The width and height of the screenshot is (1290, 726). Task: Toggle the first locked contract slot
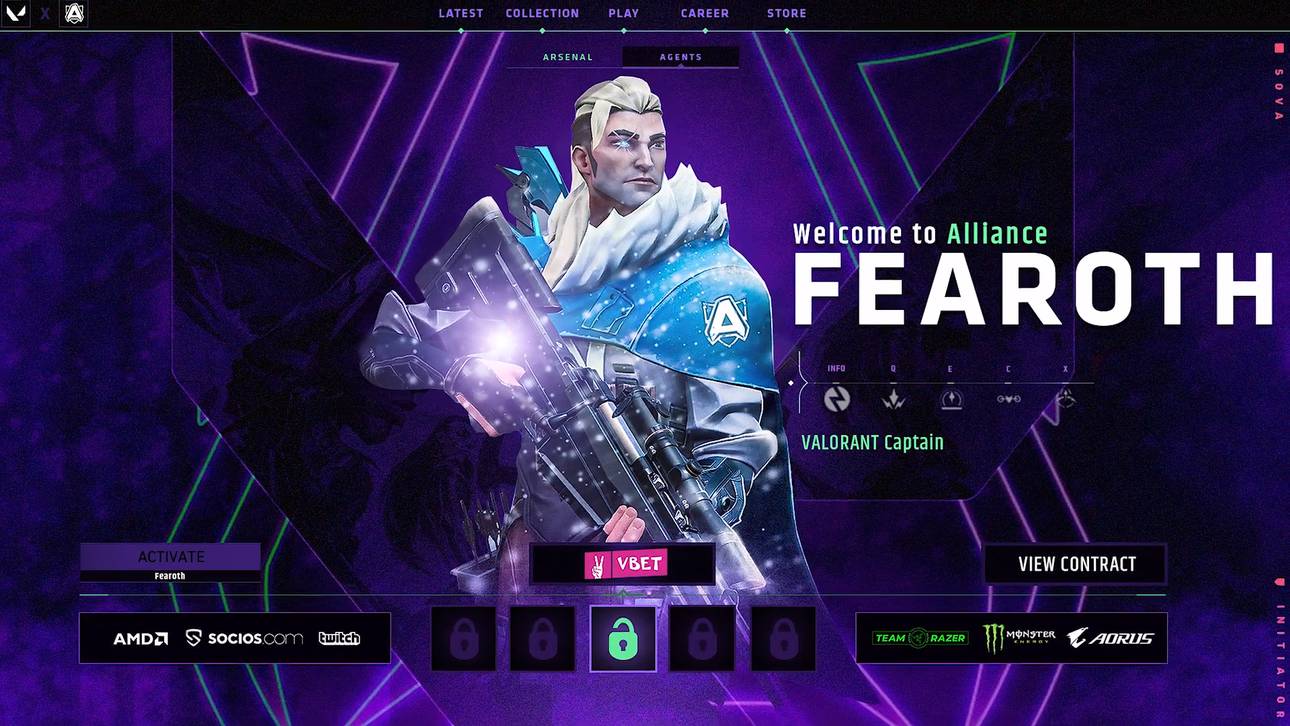click(x=463, y=637)
